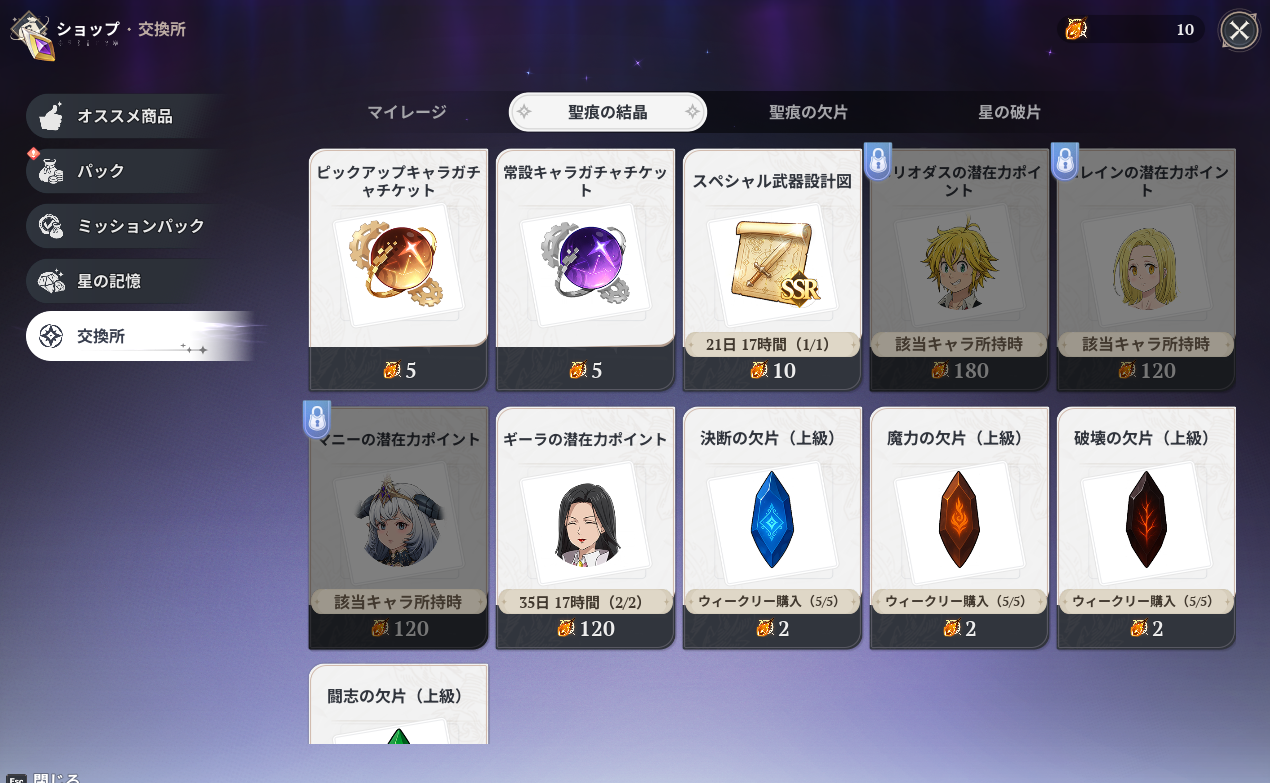This screenshot has height=783, width=1270.
Task: Open the オススメ商品 menu
Action: click(125, 116)
